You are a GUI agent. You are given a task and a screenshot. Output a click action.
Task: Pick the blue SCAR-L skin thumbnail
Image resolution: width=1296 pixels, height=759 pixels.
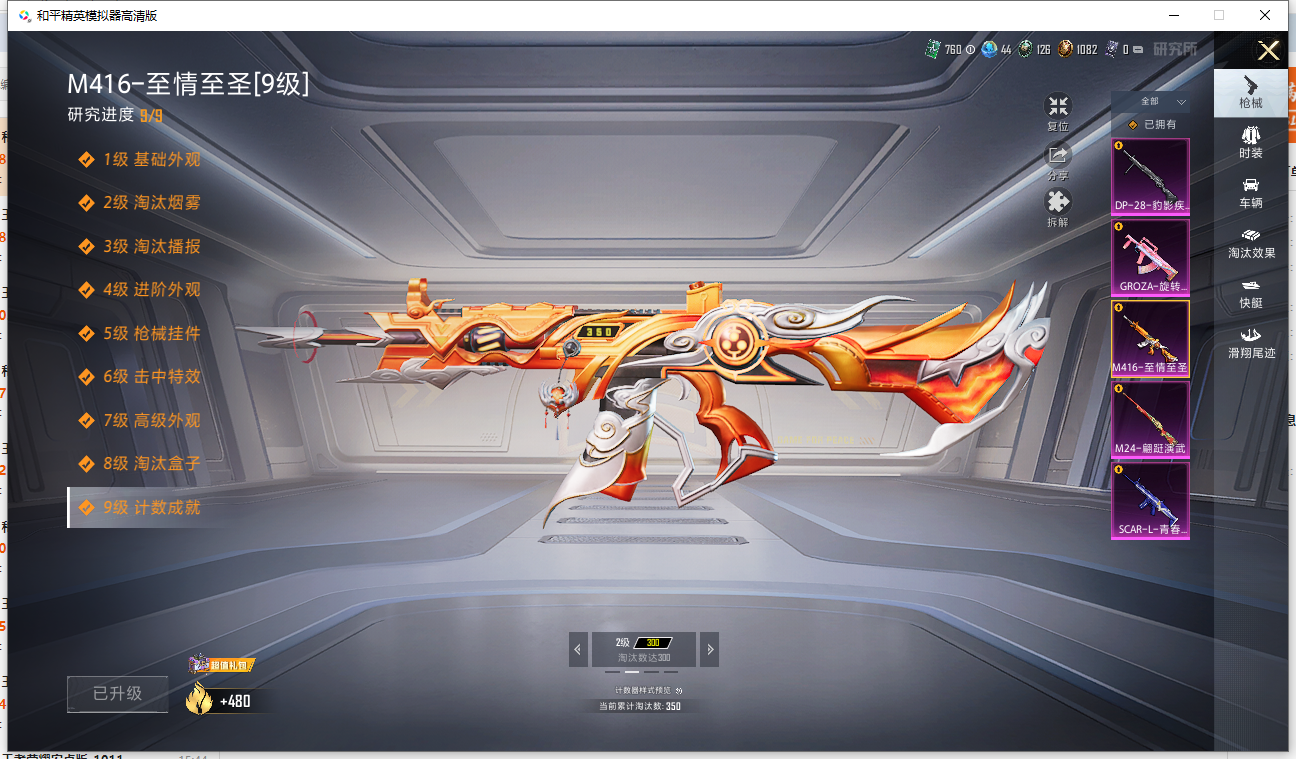coord(1150,500)
